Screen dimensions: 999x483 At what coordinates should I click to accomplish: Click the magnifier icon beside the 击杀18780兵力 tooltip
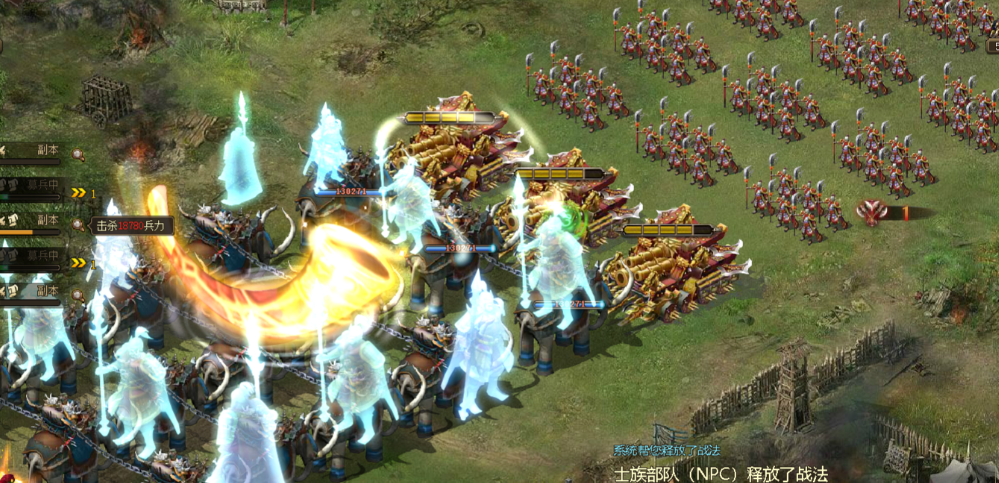(x=78, y=224)
